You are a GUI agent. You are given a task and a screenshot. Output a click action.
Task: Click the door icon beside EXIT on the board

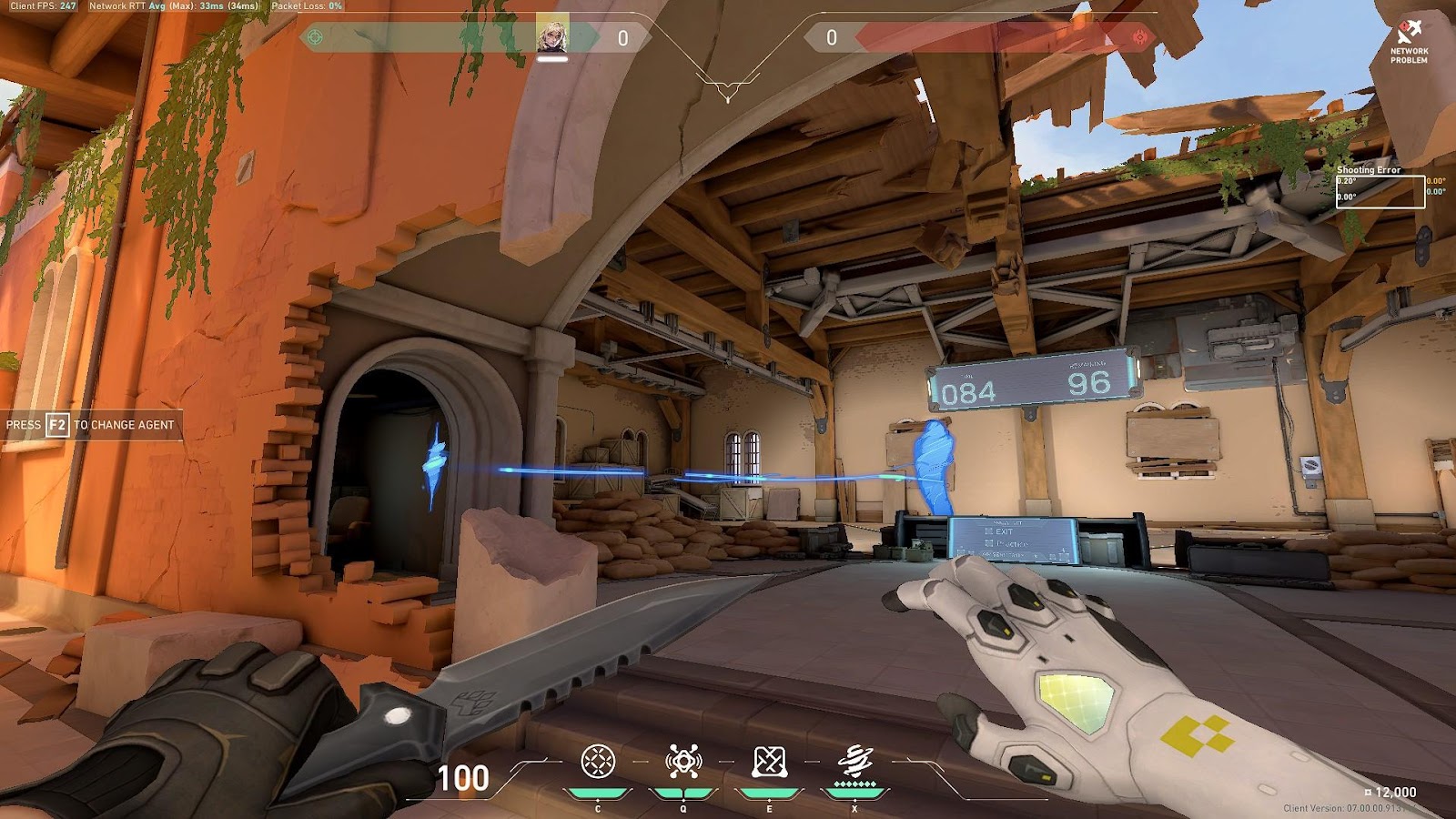click(988, 531)
